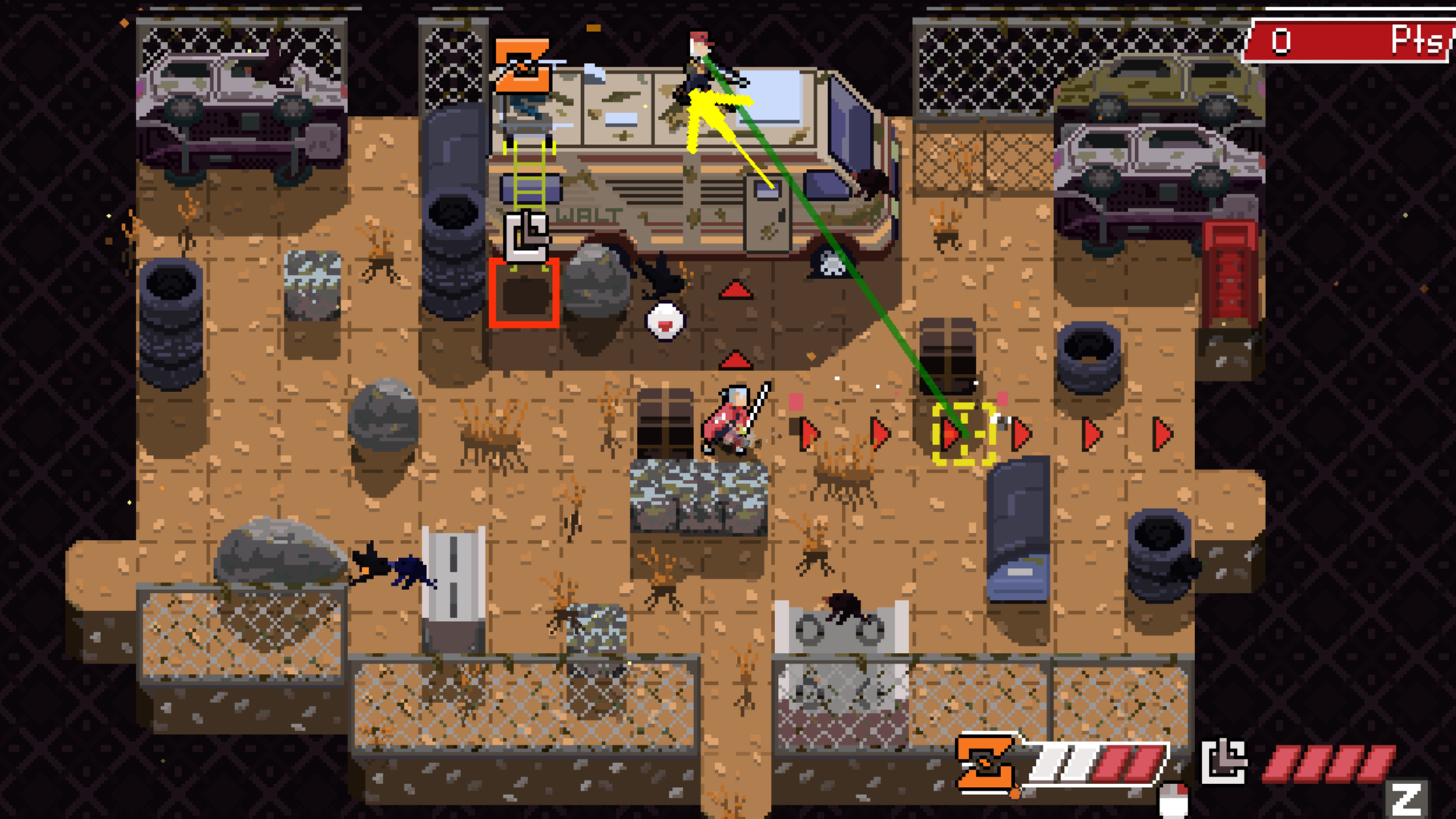Click the white grapple-hand icon below the ladder
Viewport: 1456px width, 819px height.
coord(526,236)
